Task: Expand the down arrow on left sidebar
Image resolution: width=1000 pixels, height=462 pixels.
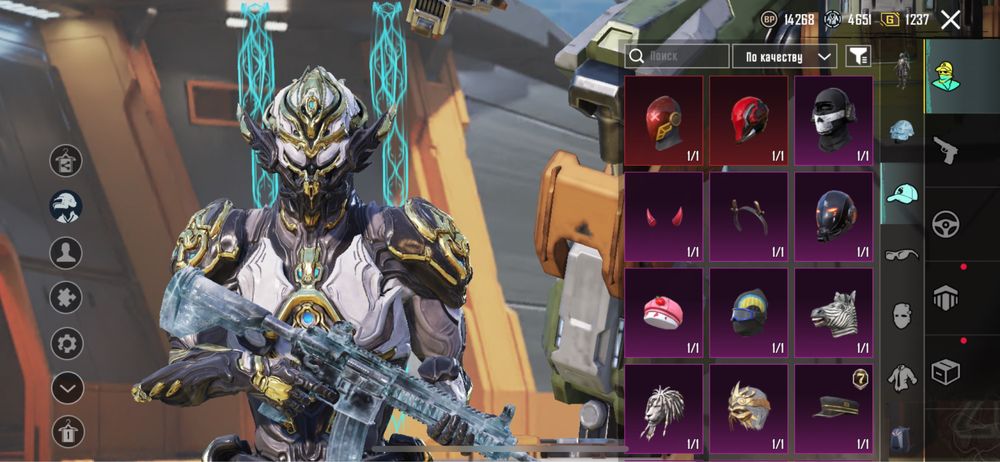Action: click(x=67, y=387)
